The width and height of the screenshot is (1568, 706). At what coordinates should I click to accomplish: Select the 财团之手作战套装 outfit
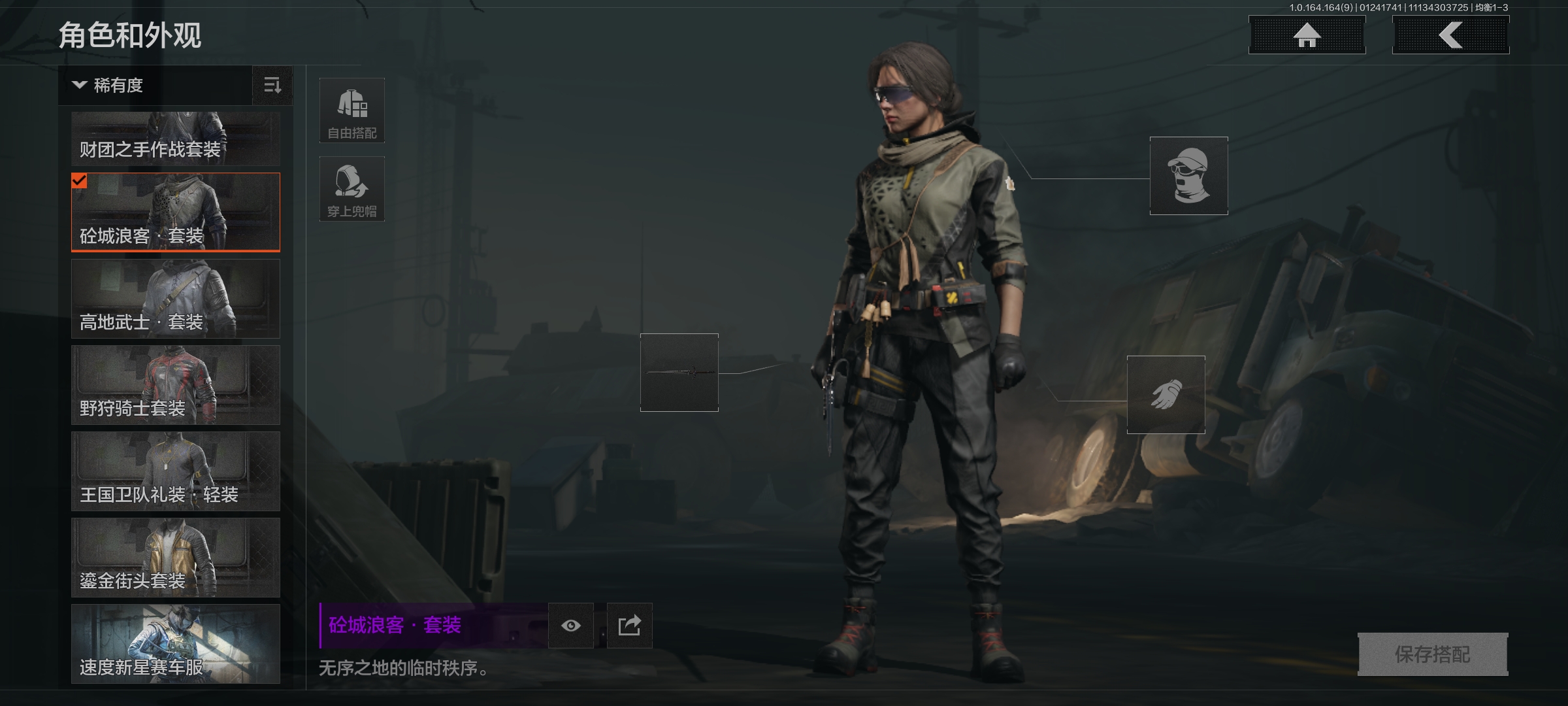click(x=175, y=139)
